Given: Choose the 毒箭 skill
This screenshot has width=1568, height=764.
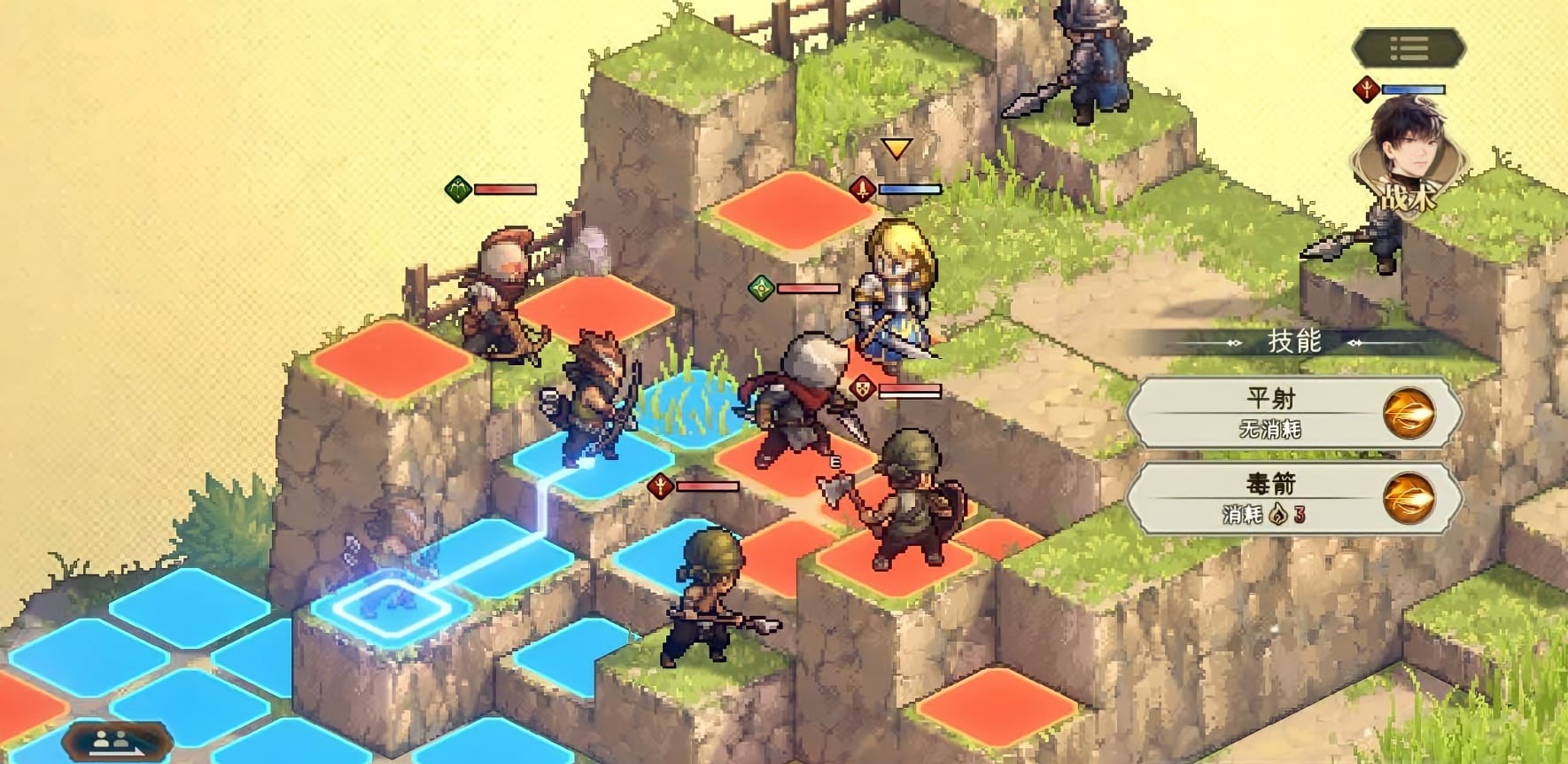Looking at the screenshot, I should 1294,497.
